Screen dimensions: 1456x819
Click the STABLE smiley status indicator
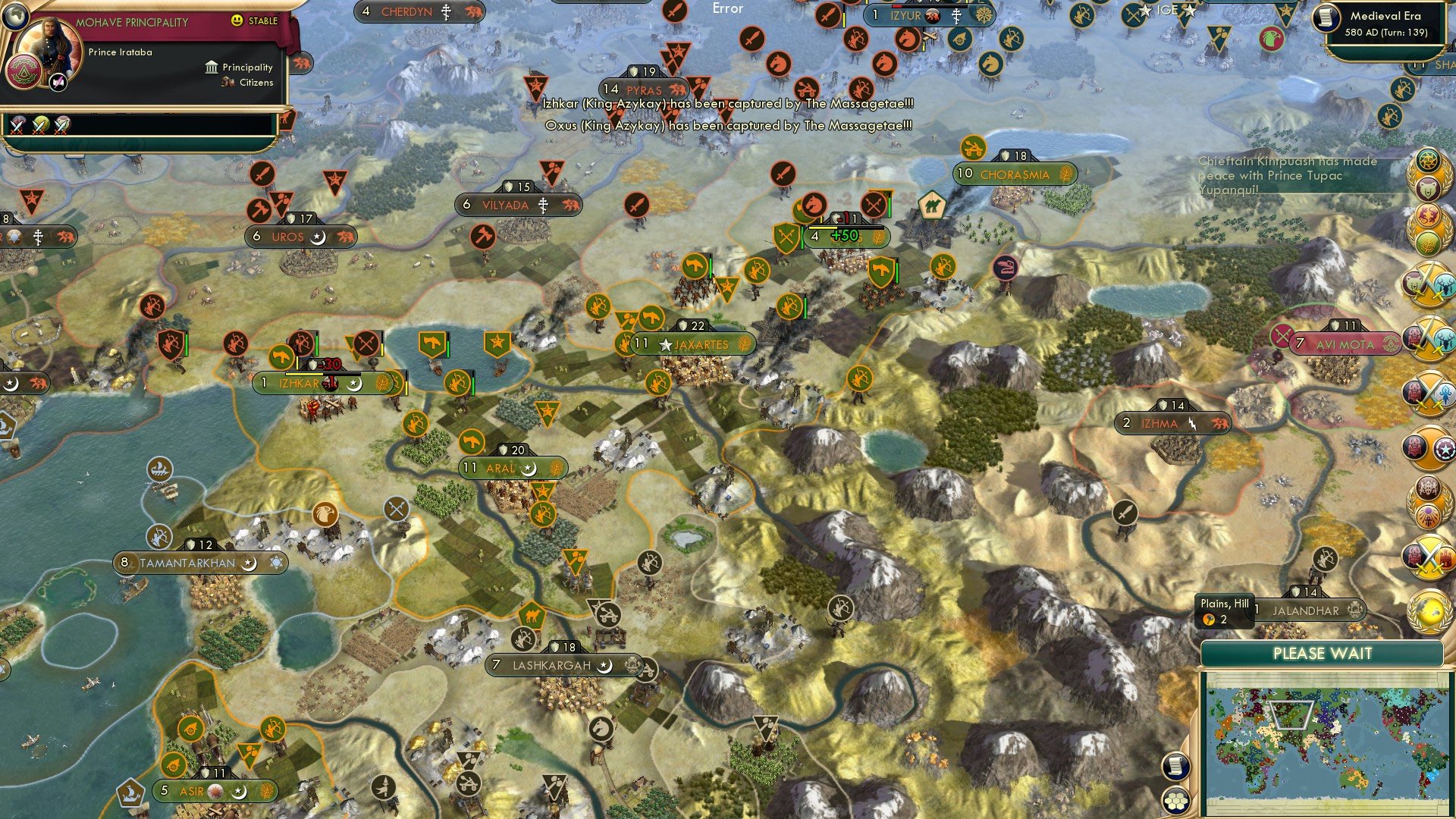(237, 20)
